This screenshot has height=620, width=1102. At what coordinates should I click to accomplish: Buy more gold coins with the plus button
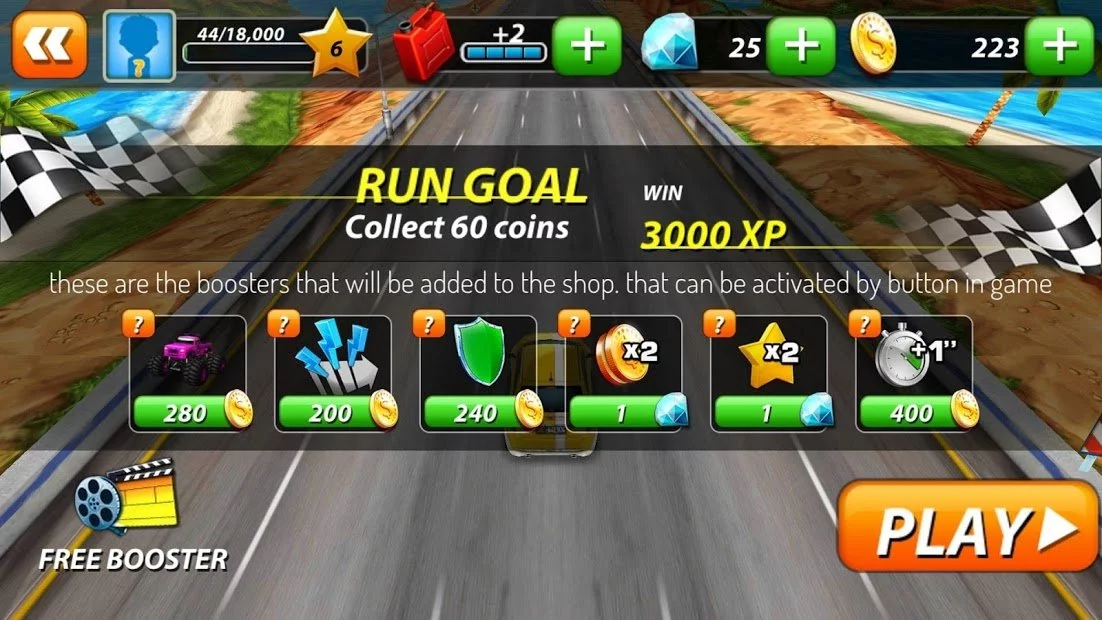(x=1060, y=46)
